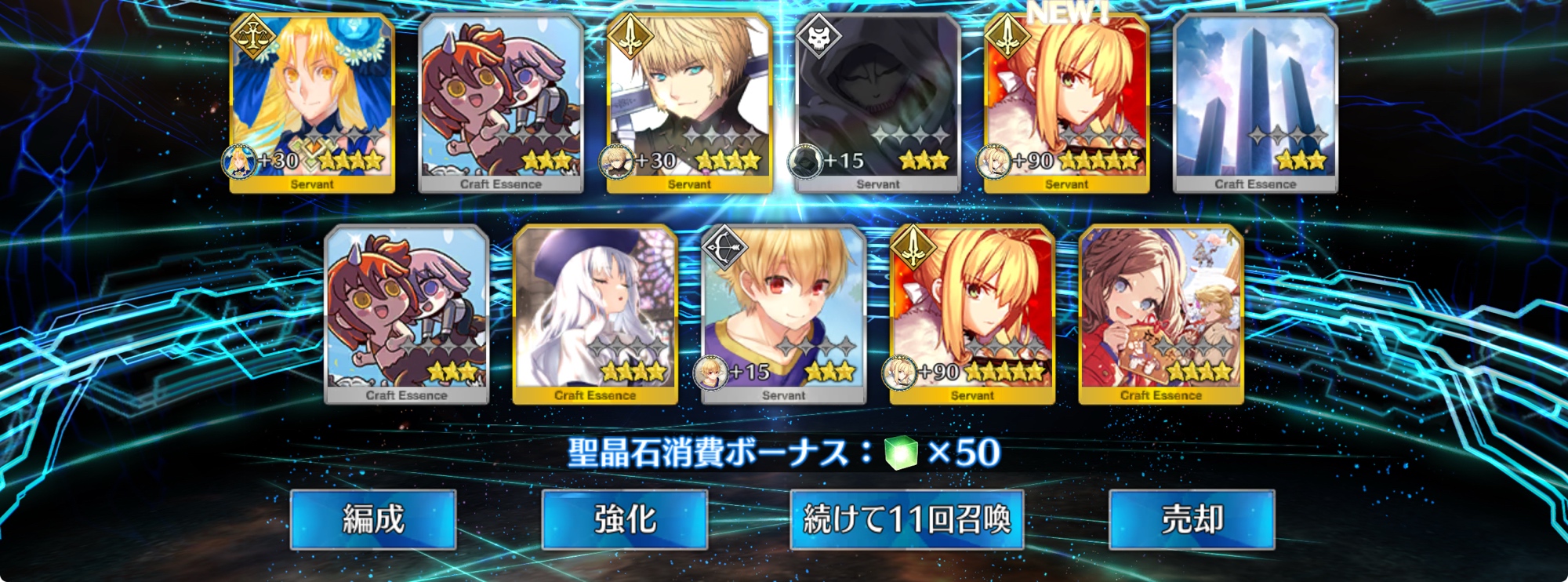Inspect the hooded Assassin servant card

[x=878, y=104]
